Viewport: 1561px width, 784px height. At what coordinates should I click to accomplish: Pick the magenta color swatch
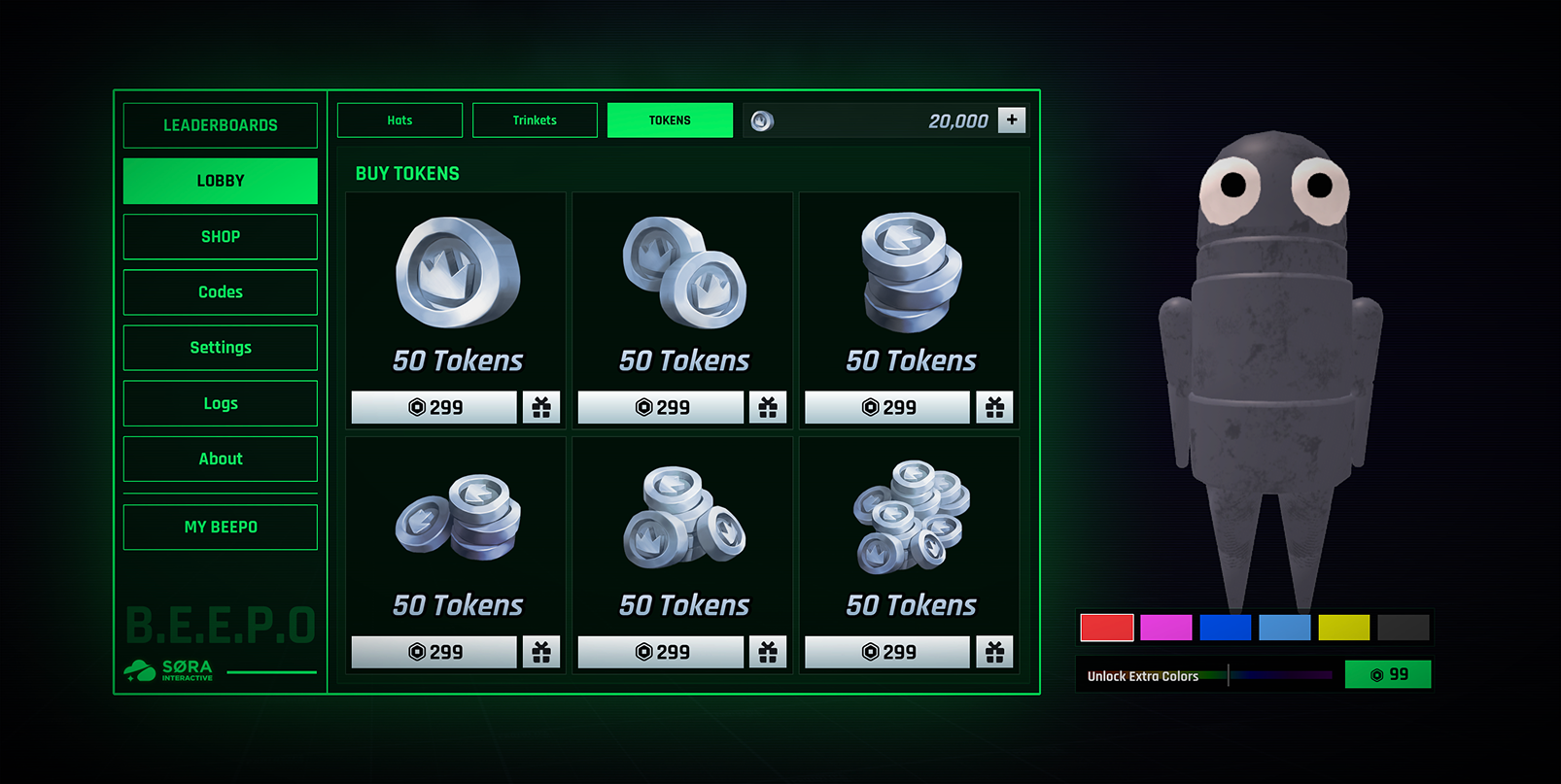coord(1165,628)
